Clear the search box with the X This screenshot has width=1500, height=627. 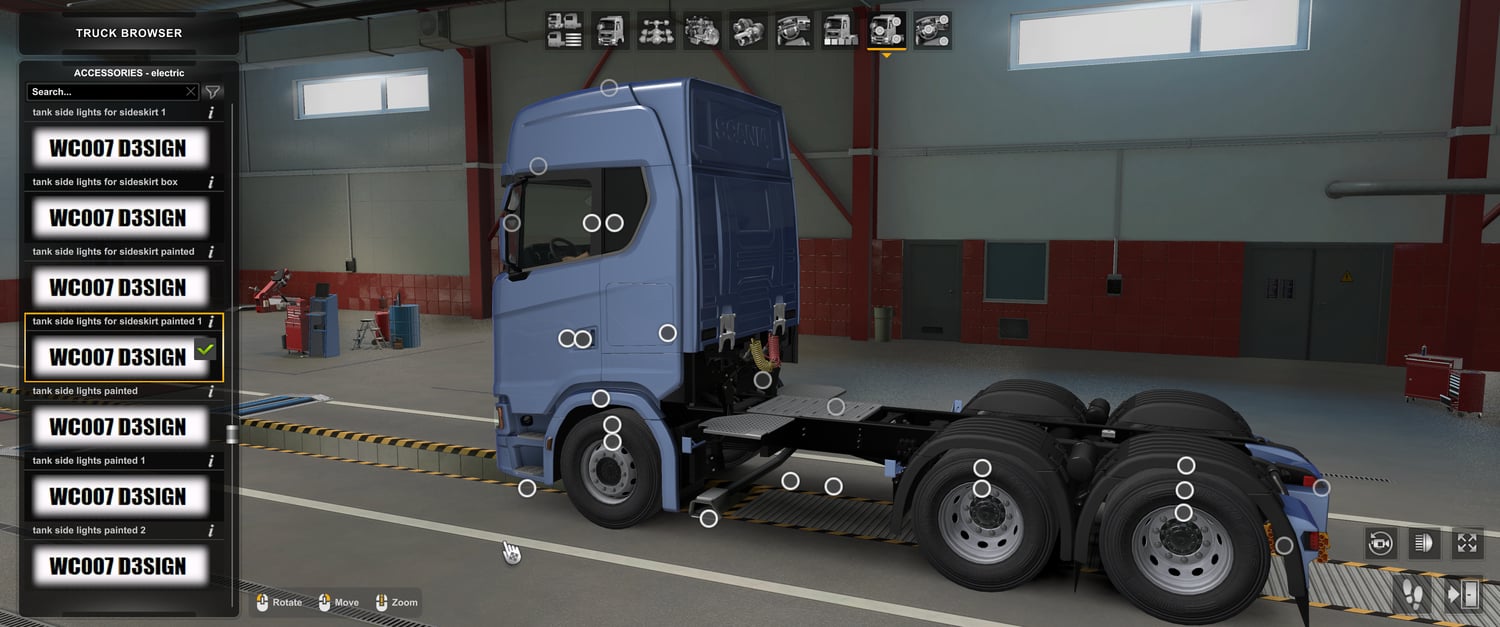click(191, 92)
